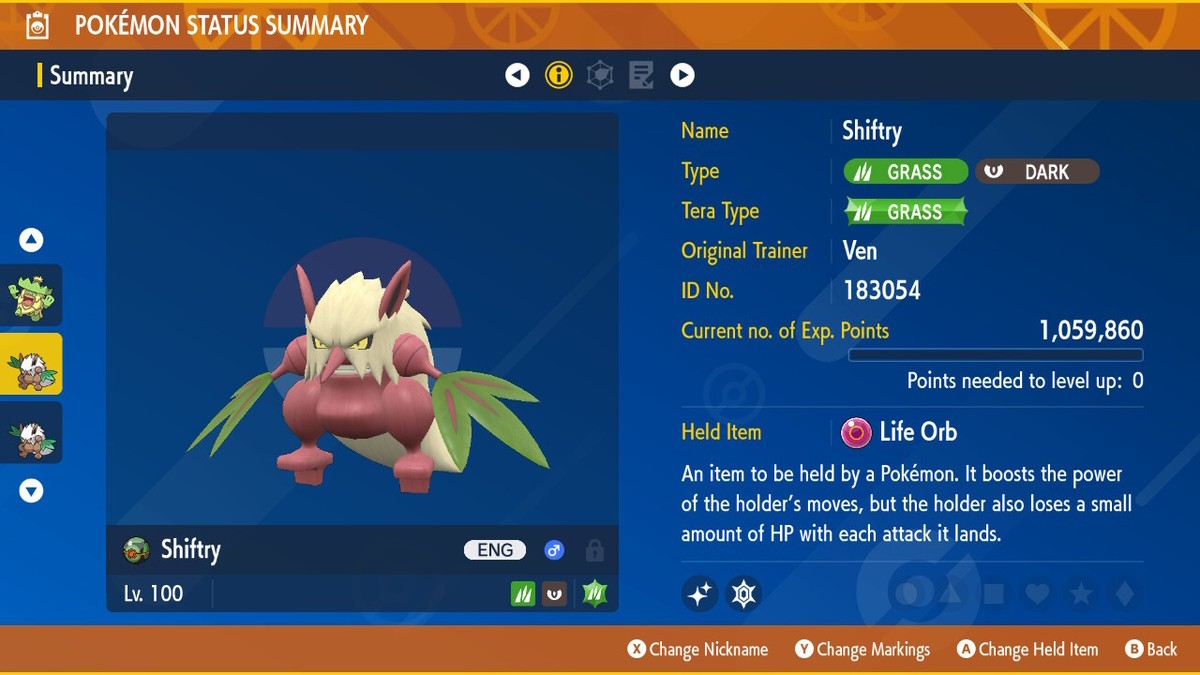Image resolution: width=1200 pixels, height=675 pixels.
Task: Choose Change Held Item option
Action: (1027, 649)
